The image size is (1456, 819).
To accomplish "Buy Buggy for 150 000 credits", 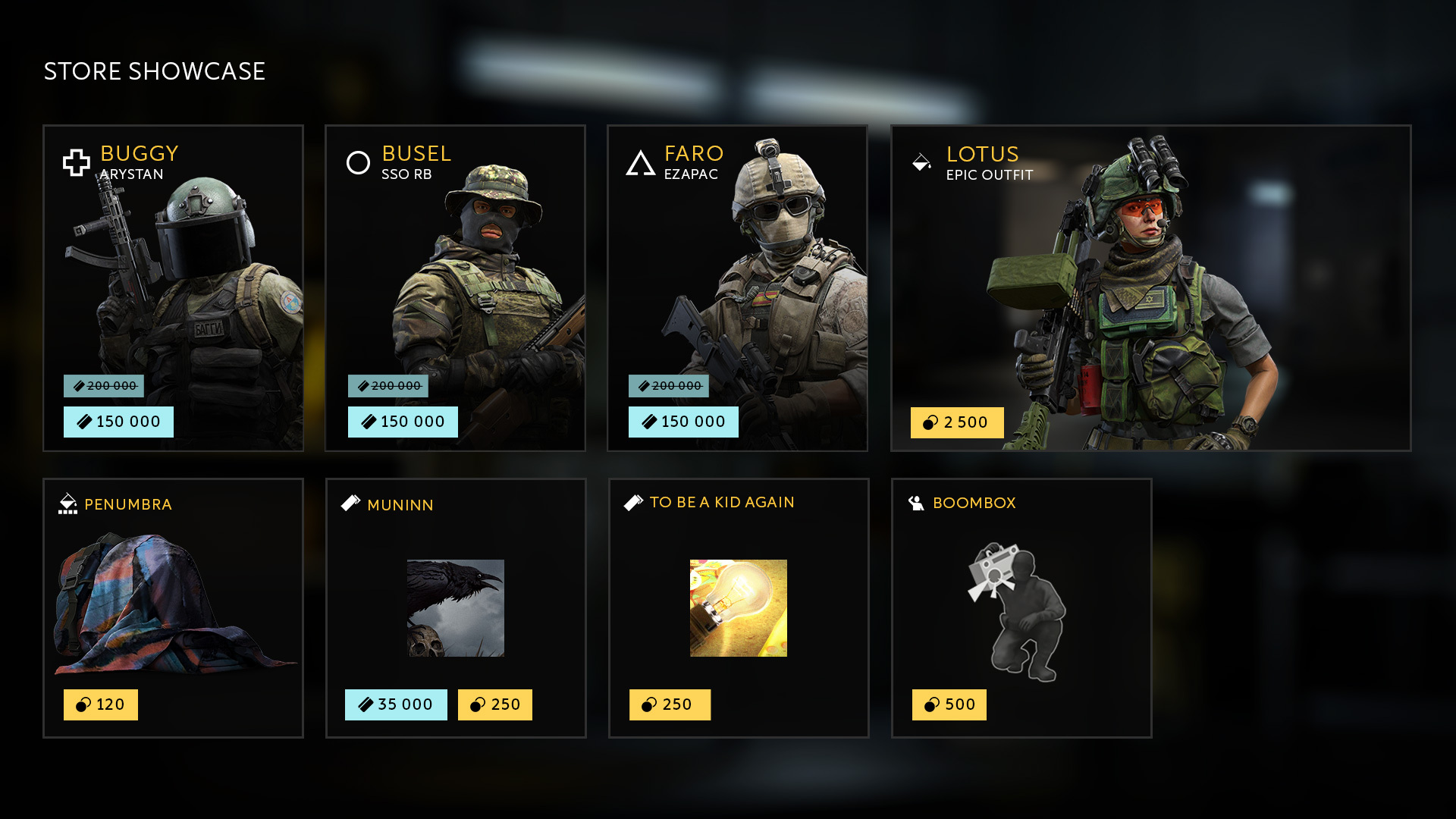I will click(x=118, y=422).
